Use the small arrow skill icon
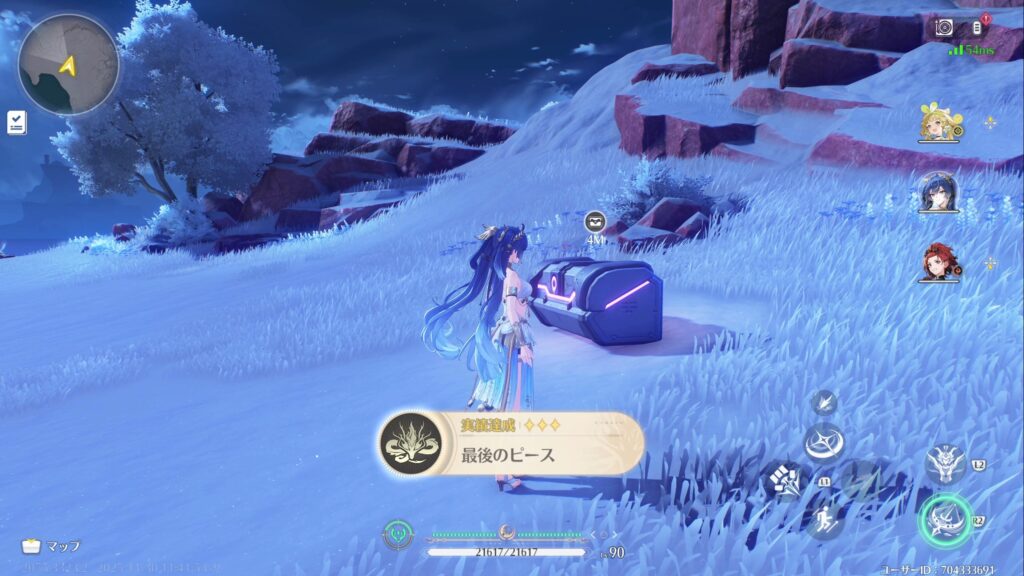1024x576 pixels. (825, 402)
